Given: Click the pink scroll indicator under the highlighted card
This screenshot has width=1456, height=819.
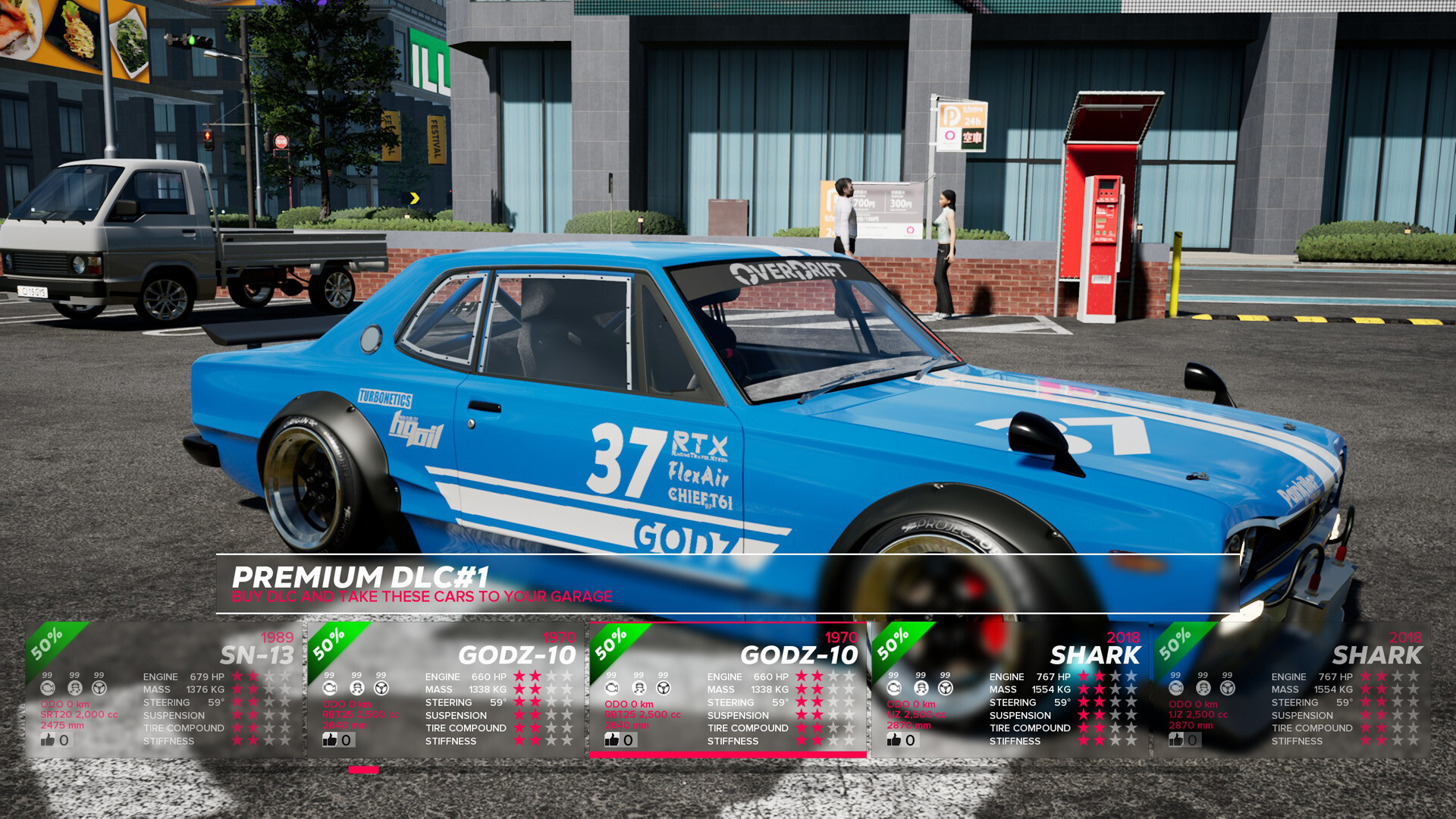Looking at the screenshot, I should [x=364, y=770].
